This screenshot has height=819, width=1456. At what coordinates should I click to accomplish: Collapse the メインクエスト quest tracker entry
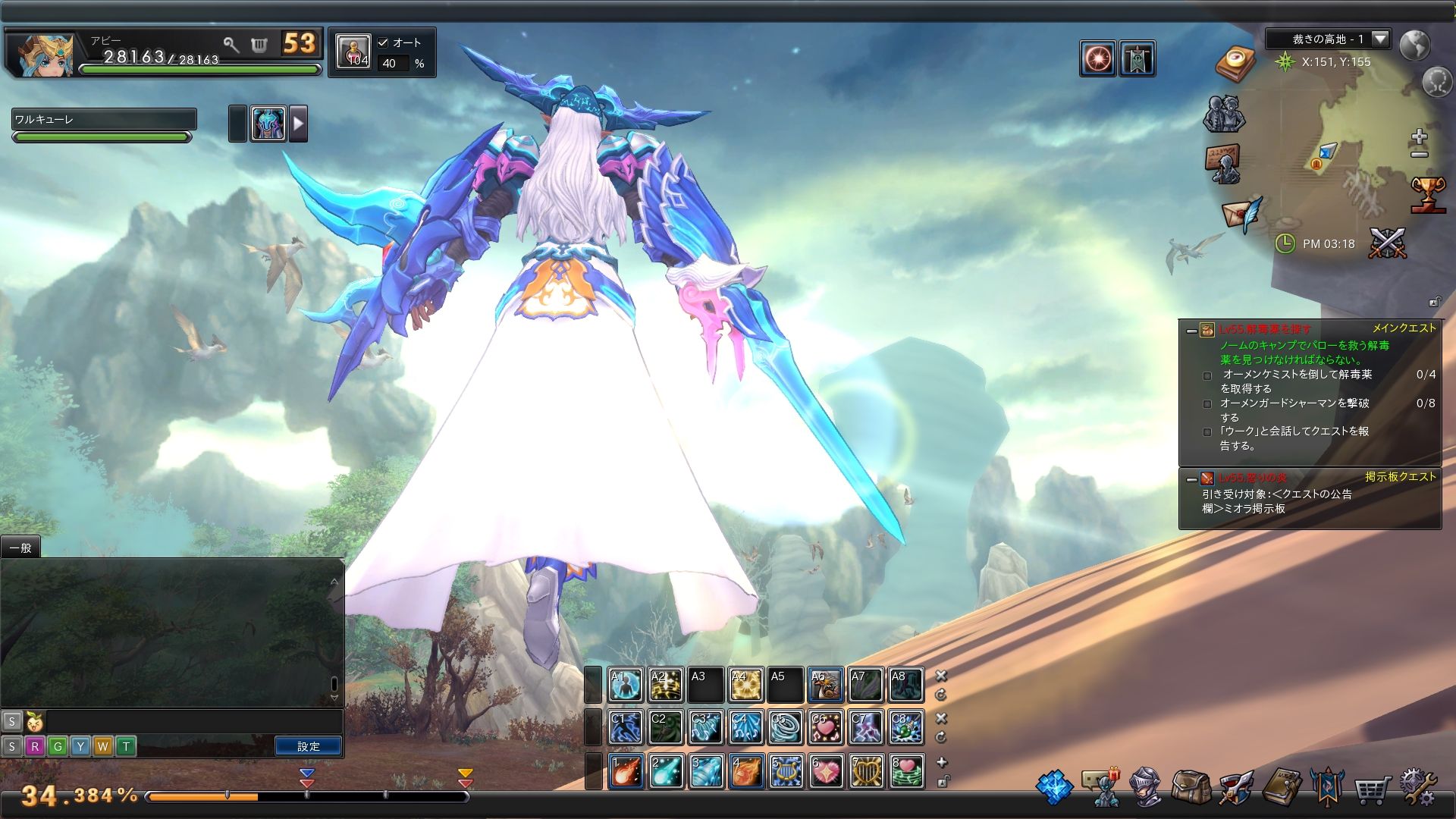(1191, 331)
